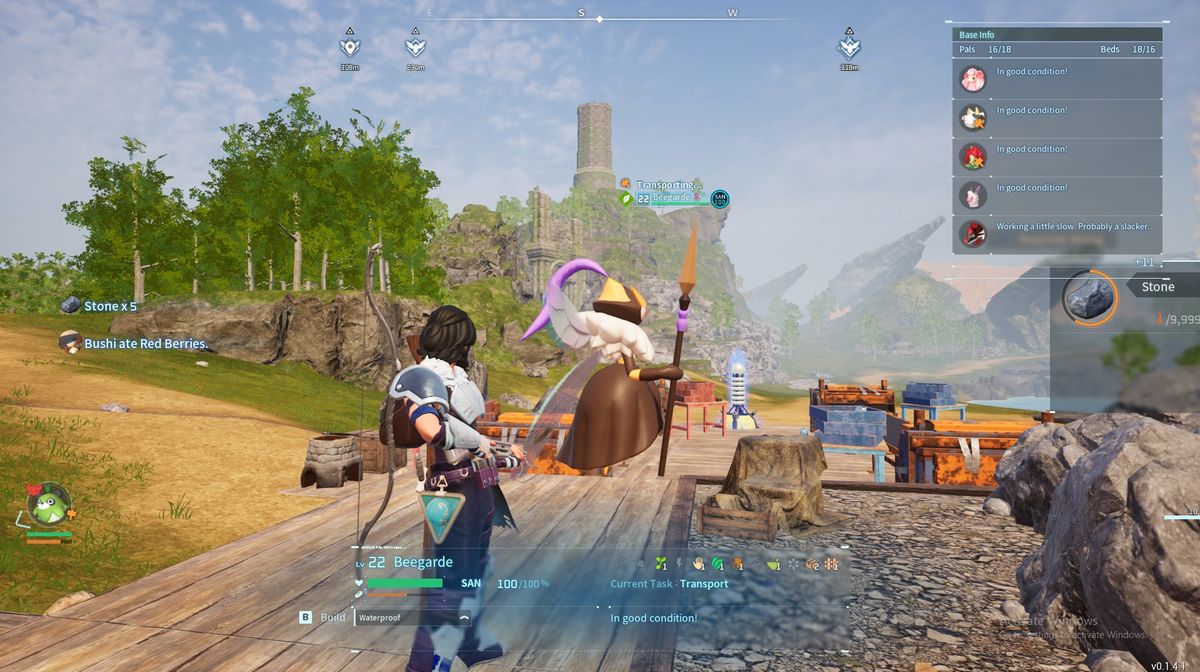This screenshot has width=1200, height=672.
Task: Open the Waterproof selector next to Build
Action: point(413,618)
